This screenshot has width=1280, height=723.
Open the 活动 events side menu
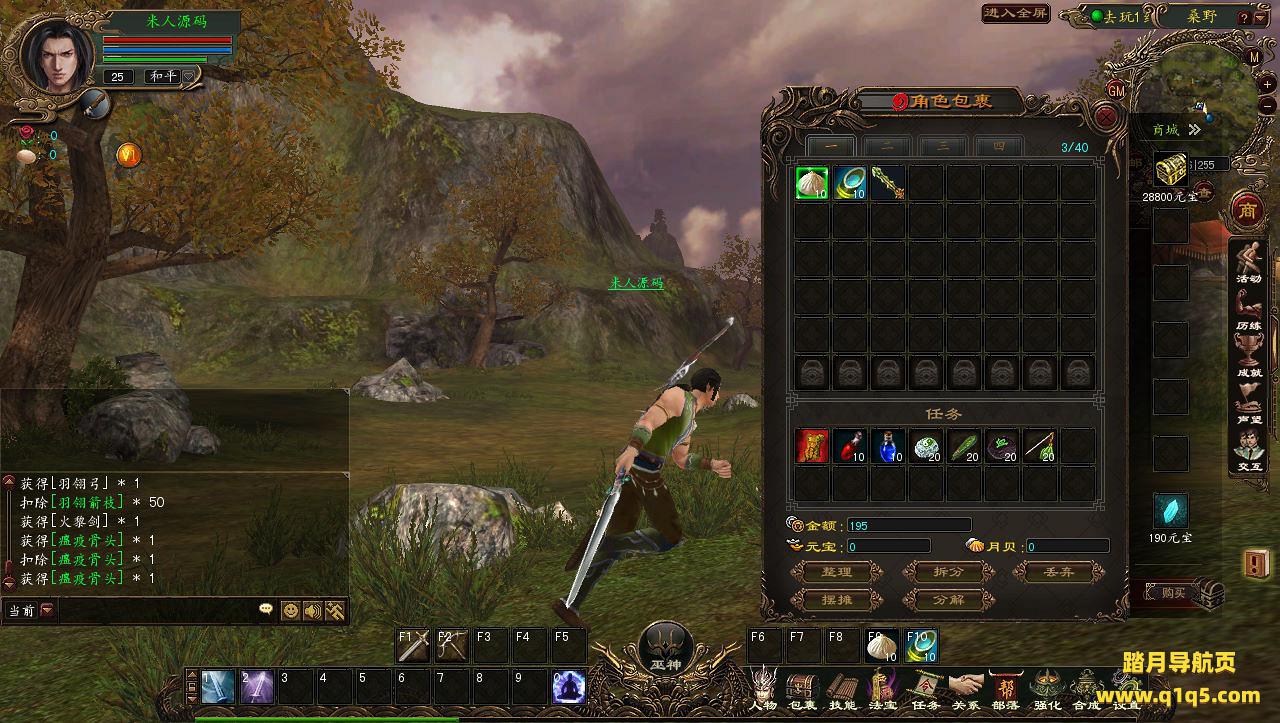[1248, 263]
